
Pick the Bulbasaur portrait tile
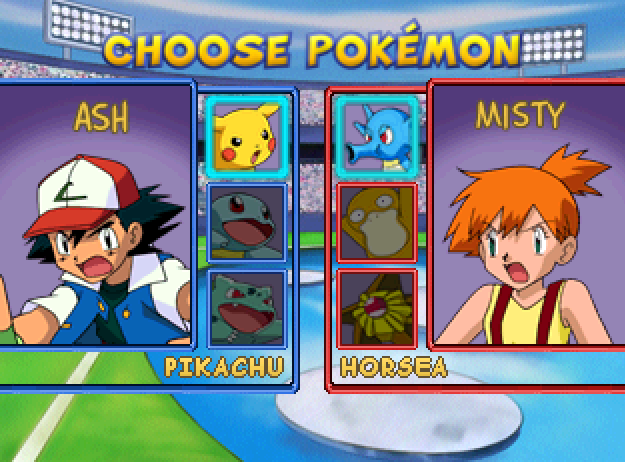tap(246, 307)
